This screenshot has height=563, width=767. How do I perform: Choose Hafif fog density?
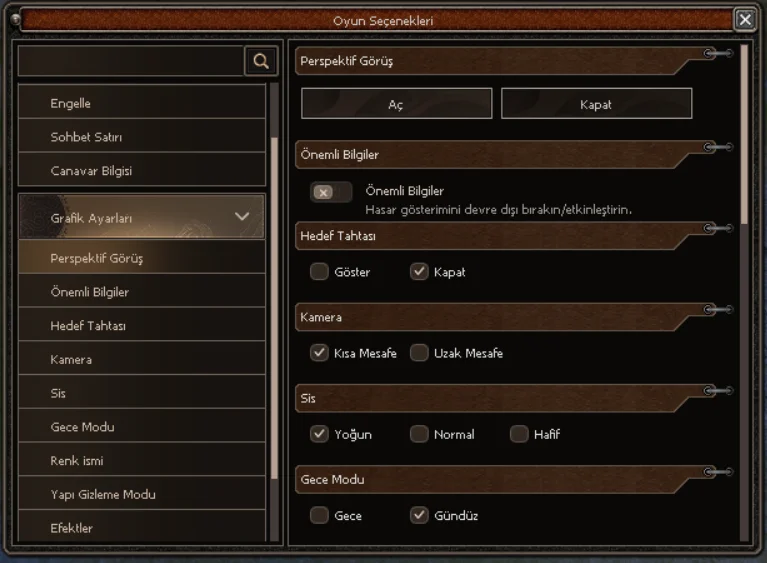coord(519,434)
